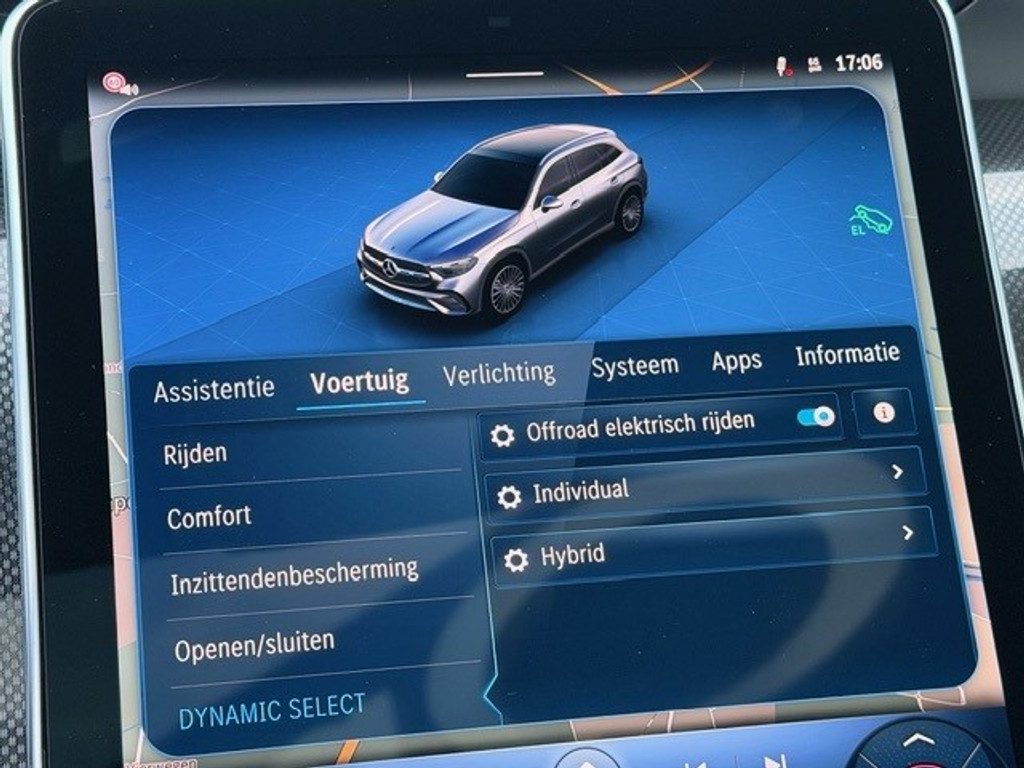The width and height of the screenshot is (1024, 768).
Task: Select Inzittendenbescherming in the list
Action: click(294, 577)
